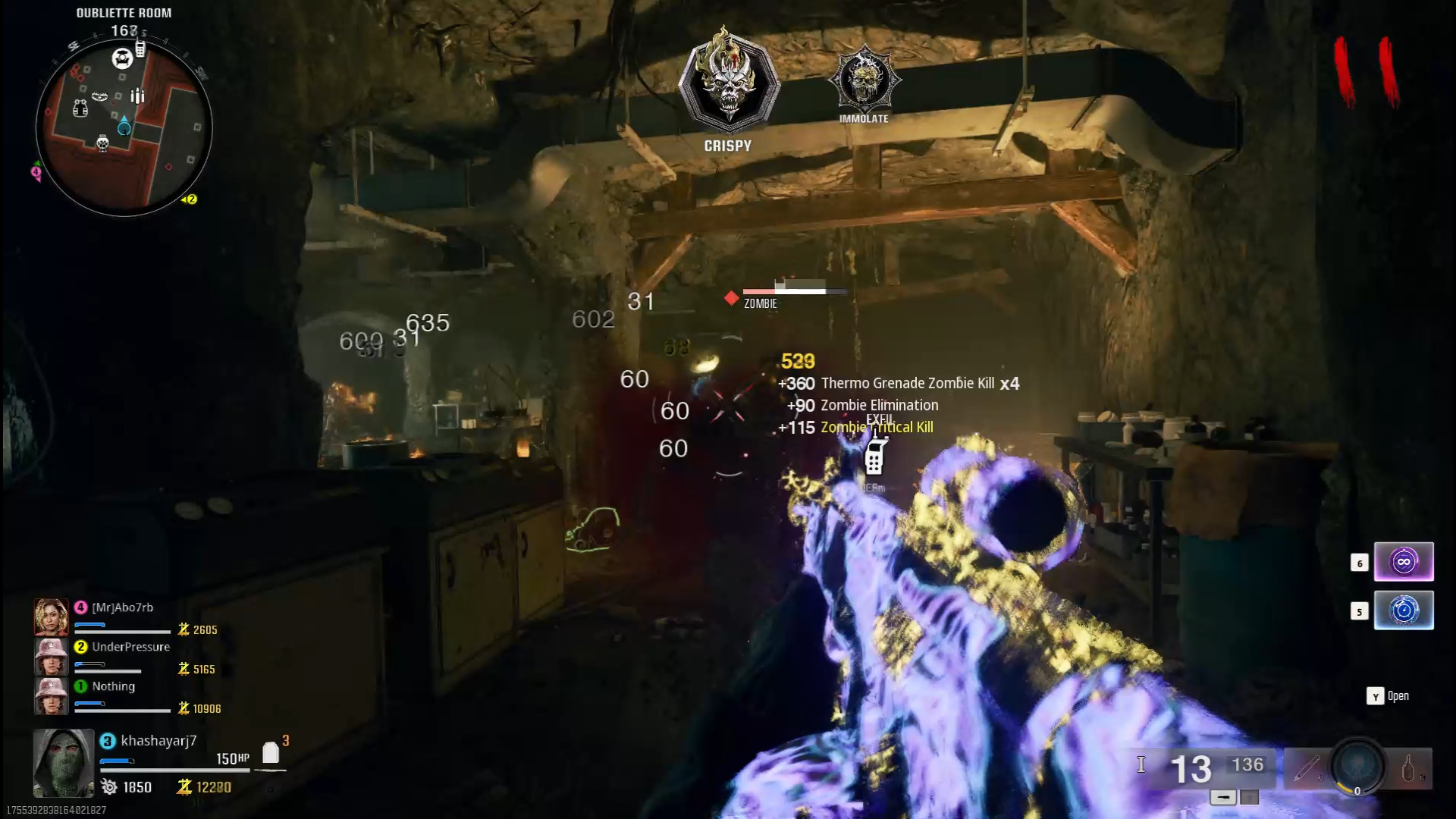
Task: Select the field upgrade circular icon
Action: 1357,766
